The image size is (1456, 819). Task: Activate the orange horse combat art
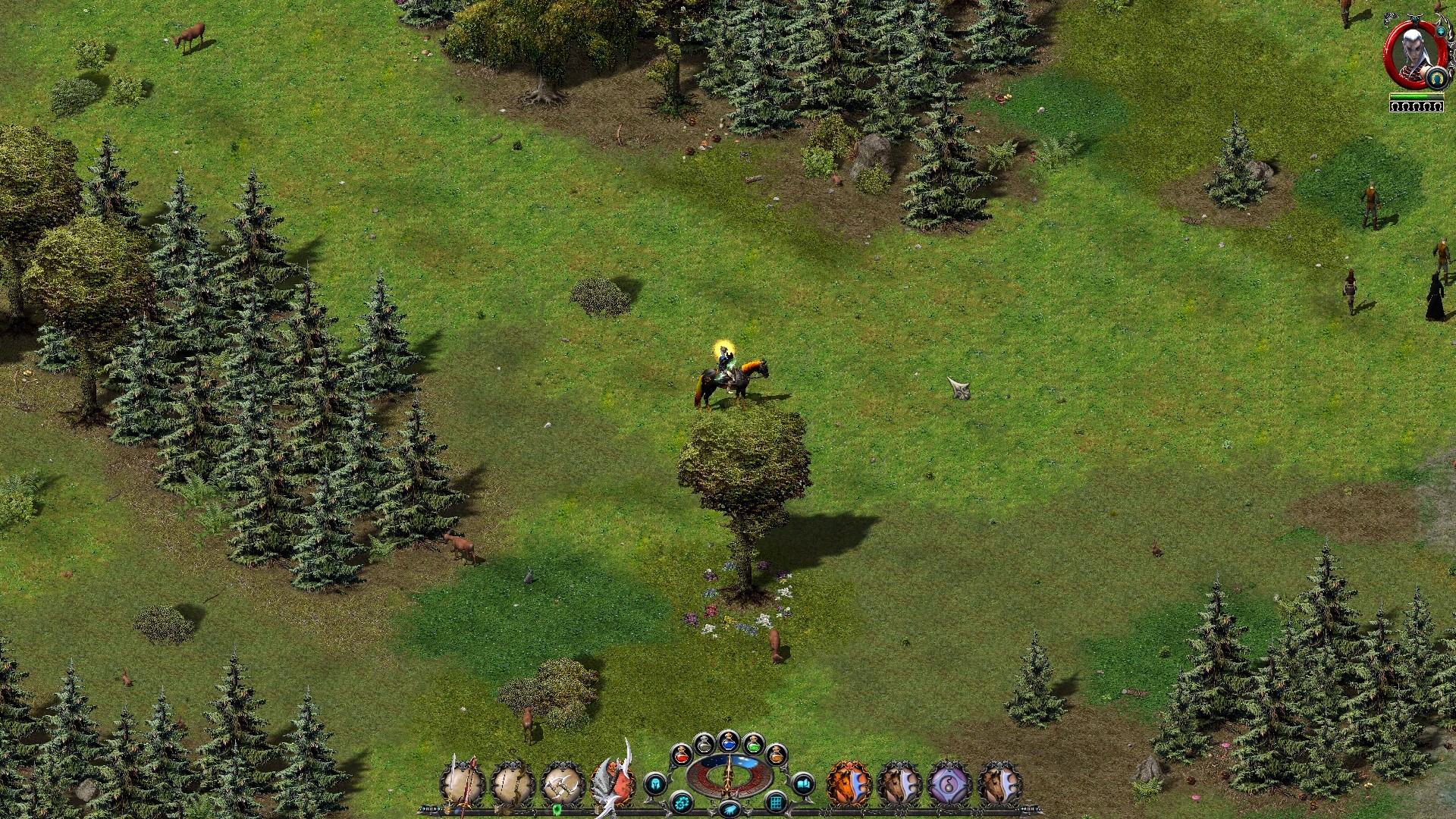tap(847, 784)
